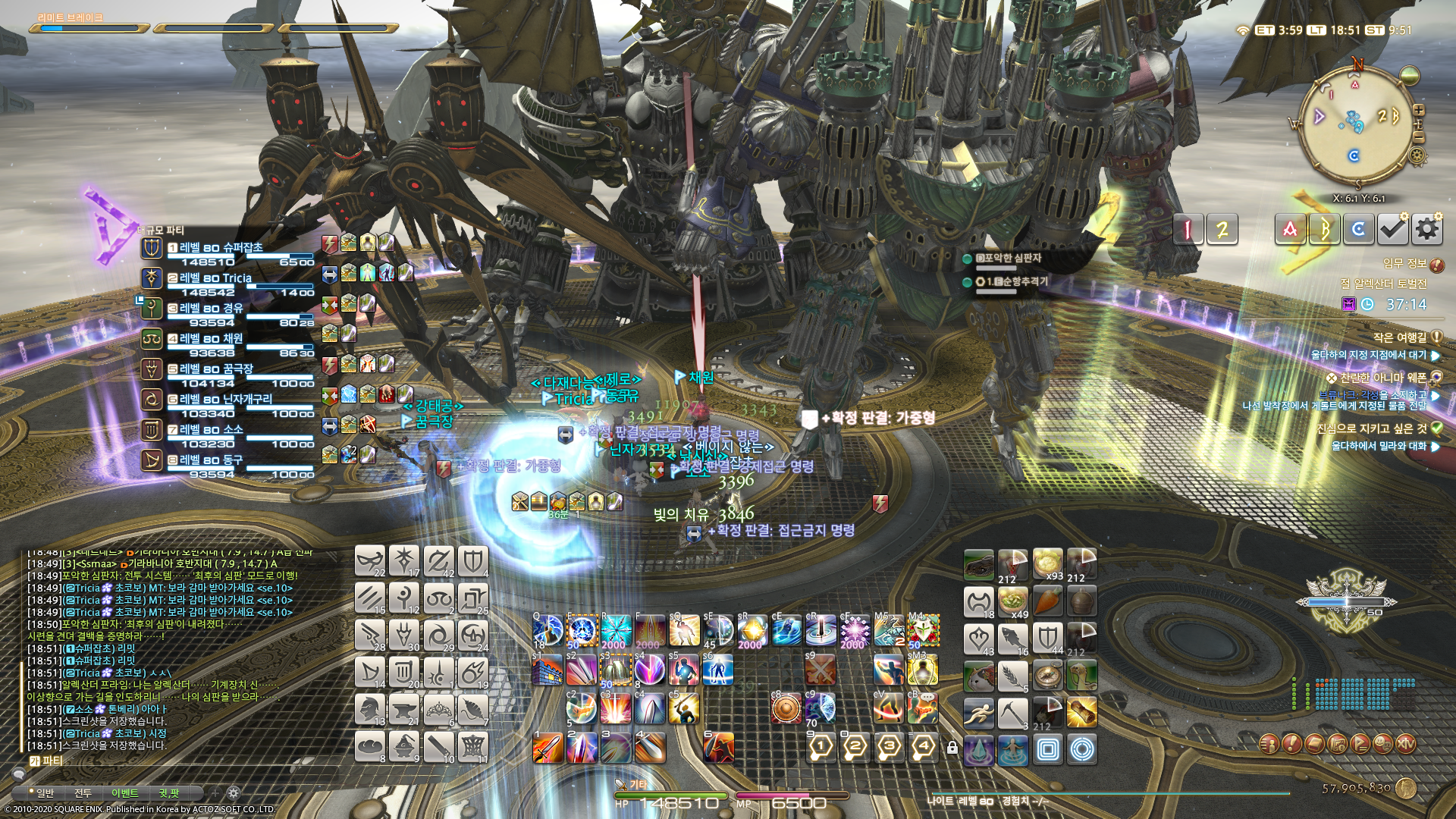The width and height of the screenshot is (1456, 819).
Task: Zoom out the minimap with the minus button
Action: [x=1419, y=137]
